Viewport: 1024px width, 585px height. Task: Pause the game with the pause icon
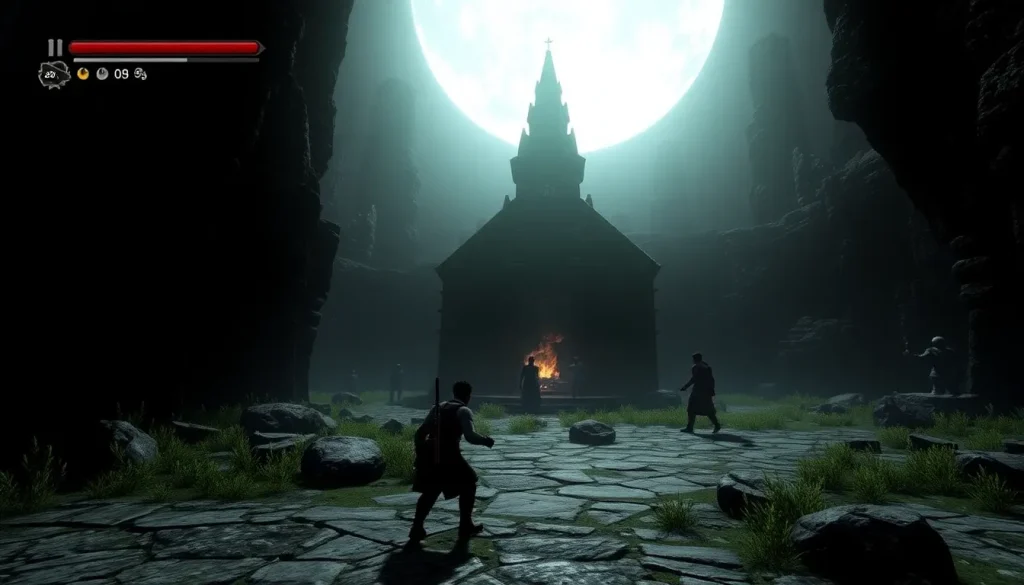(x=55, y=47)
